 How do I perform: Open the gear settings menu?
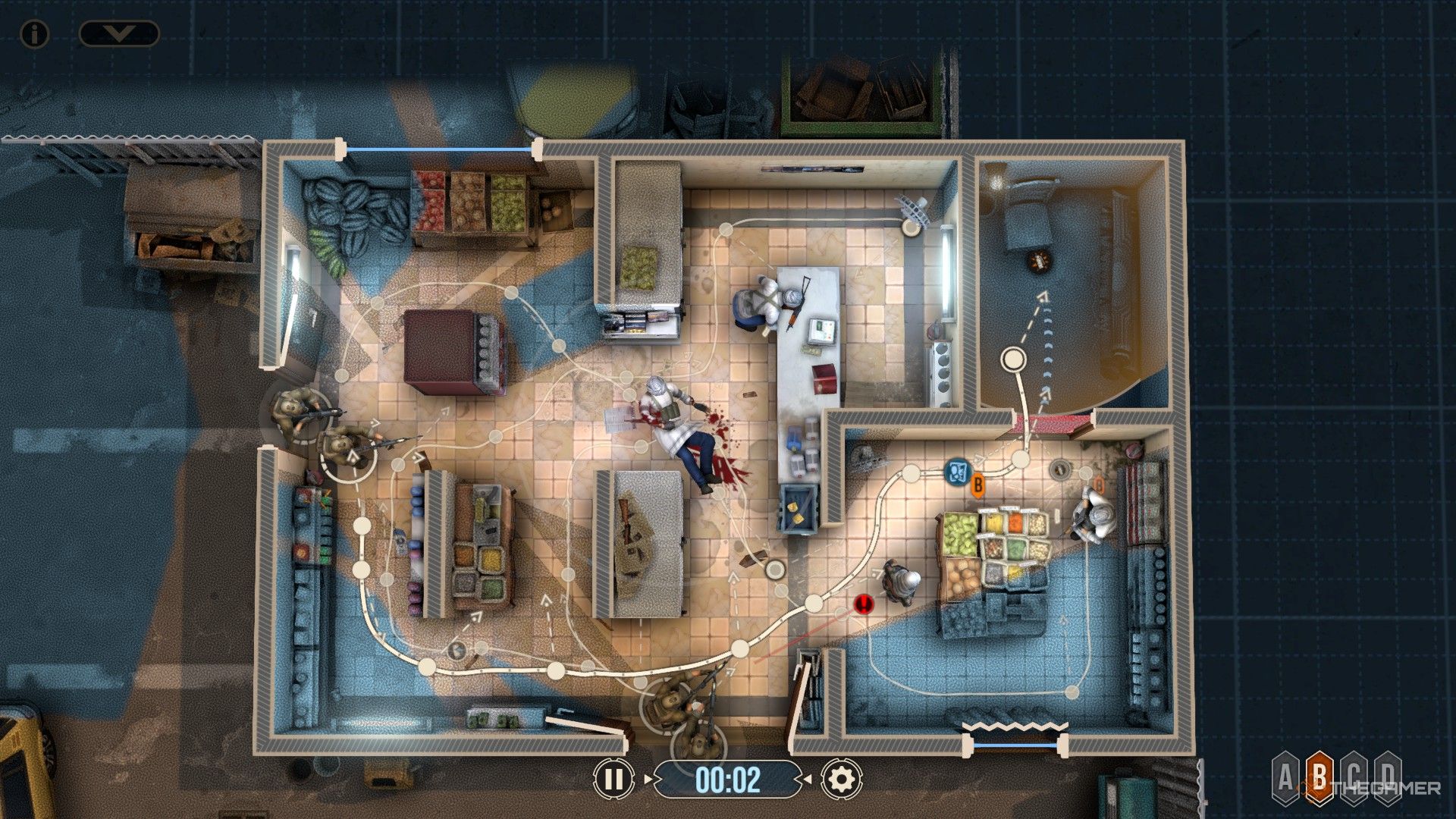click(841, 779)
